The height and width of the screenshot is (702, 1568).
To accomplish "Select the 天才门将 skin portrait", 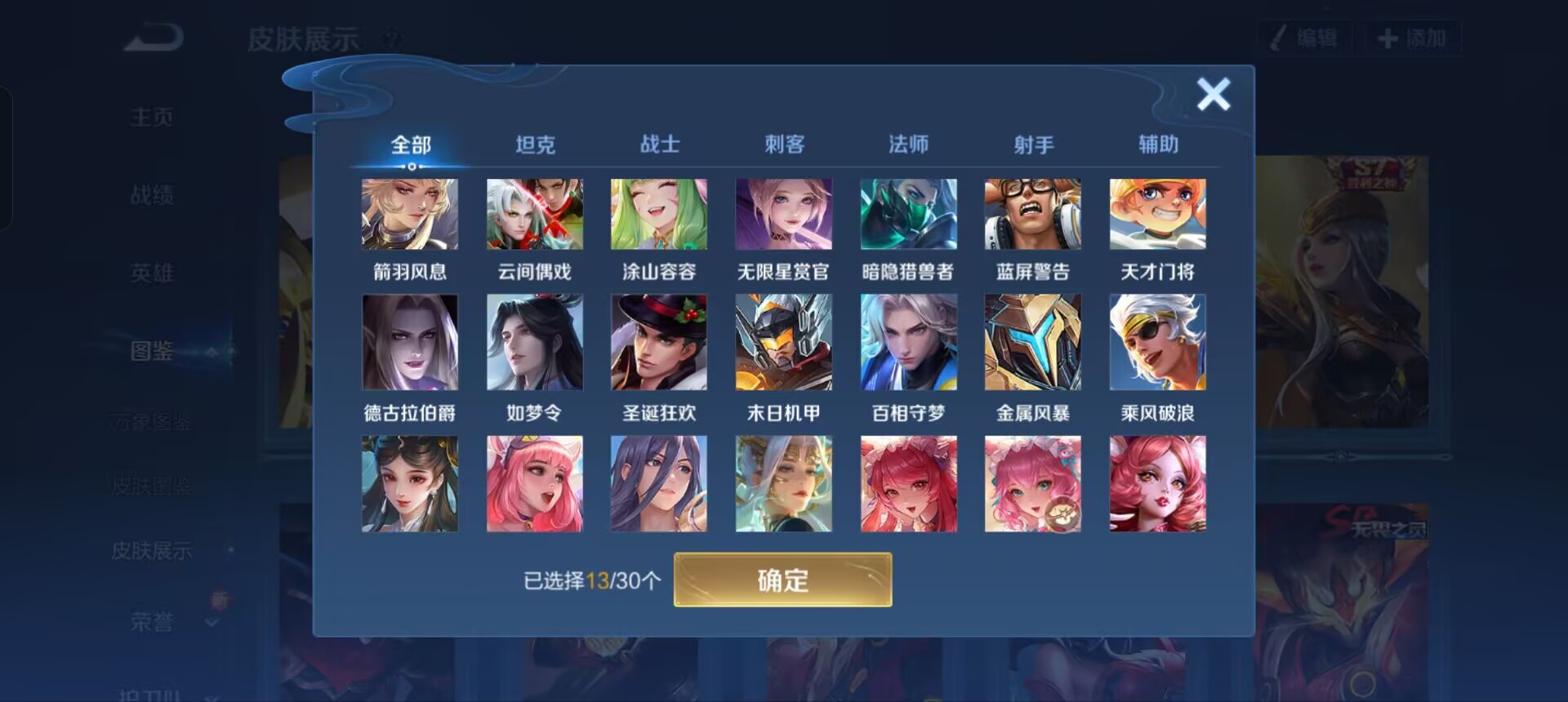I will point(1157,214).
